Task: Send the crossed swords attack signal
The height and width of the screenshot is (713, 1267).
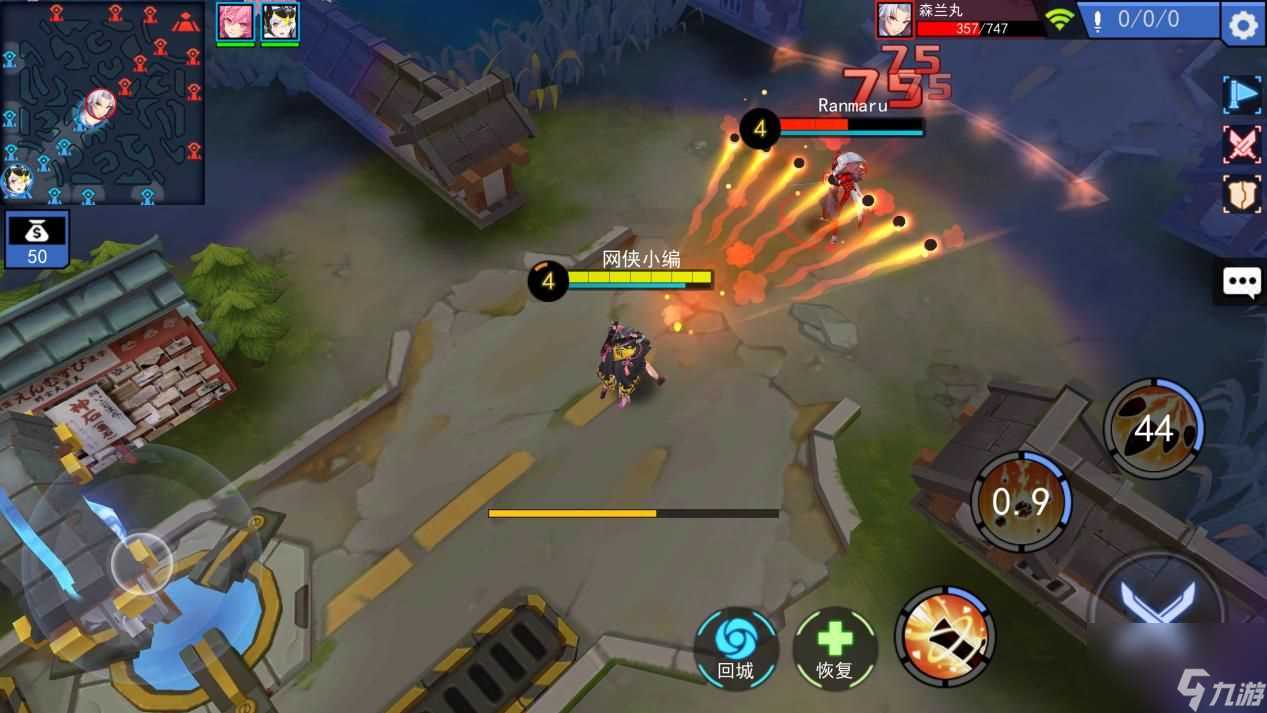Action: [x=1242, y=145]
